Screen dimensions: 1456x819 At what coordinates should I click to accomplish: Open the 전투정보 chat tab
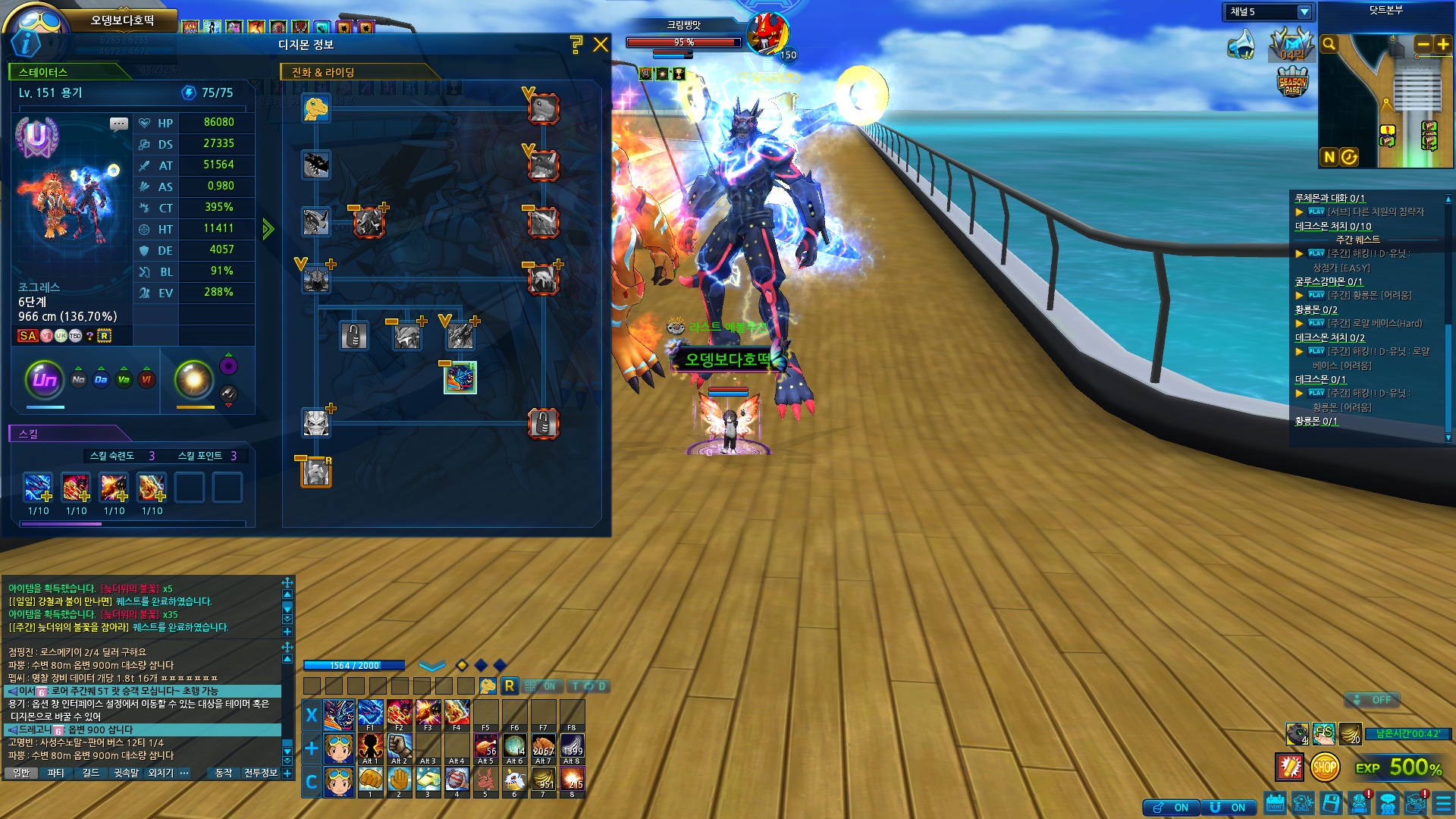[260, 773]
